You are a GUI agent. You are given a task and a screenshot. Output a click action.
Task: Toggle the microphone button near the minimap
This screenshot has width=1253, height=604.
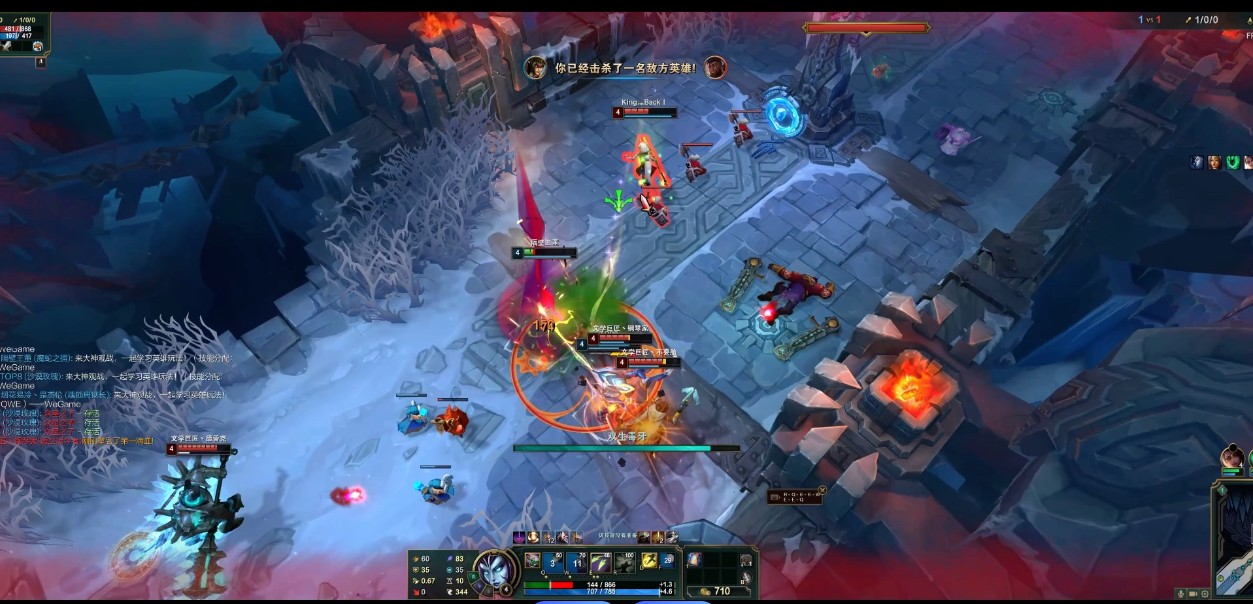pyautogui.click(x=1180, y=594)
